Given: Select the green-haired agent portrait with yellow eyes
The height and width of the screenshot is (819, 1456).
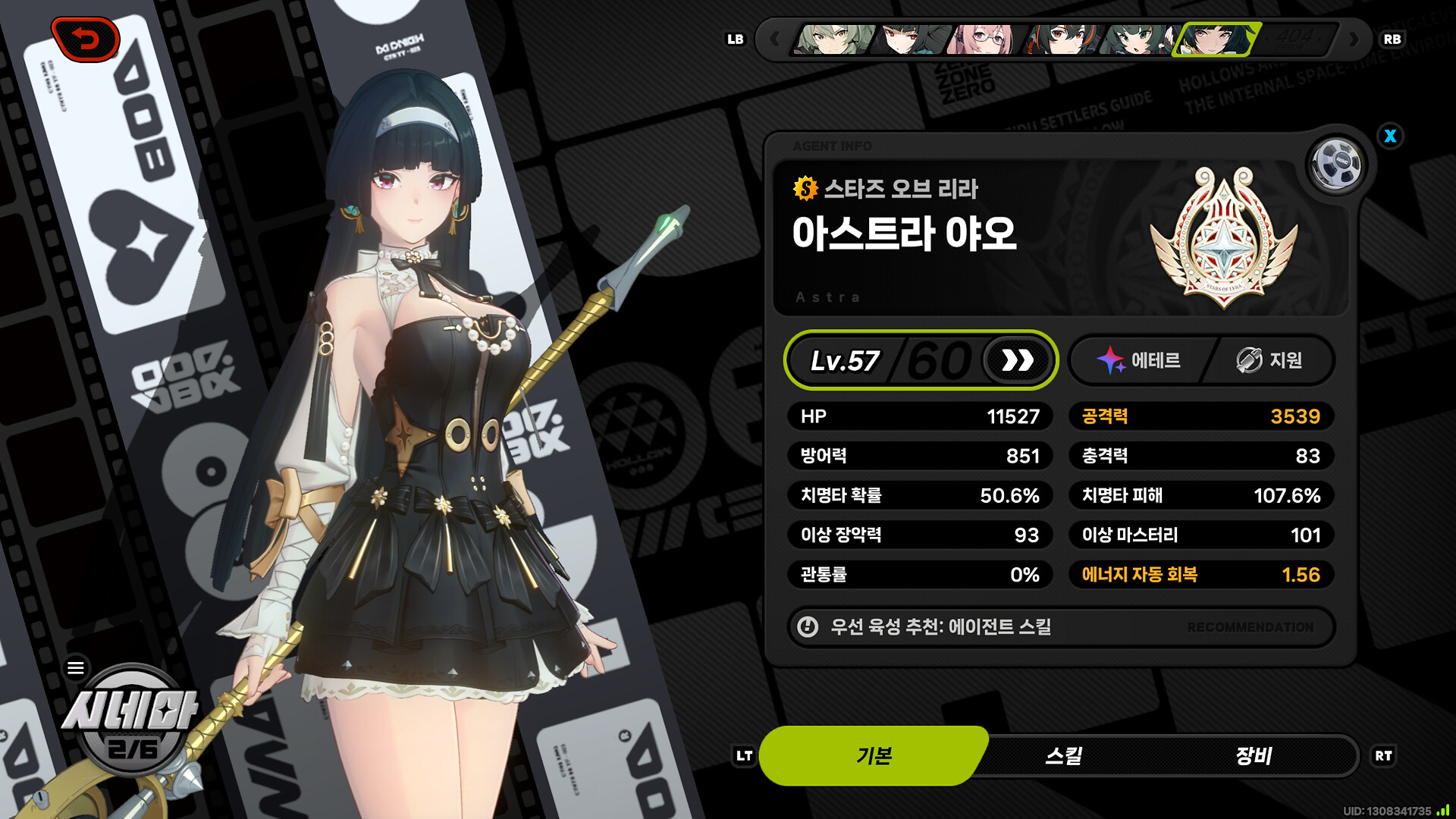Looking at the screenshot, I should (x=833, y=39).
